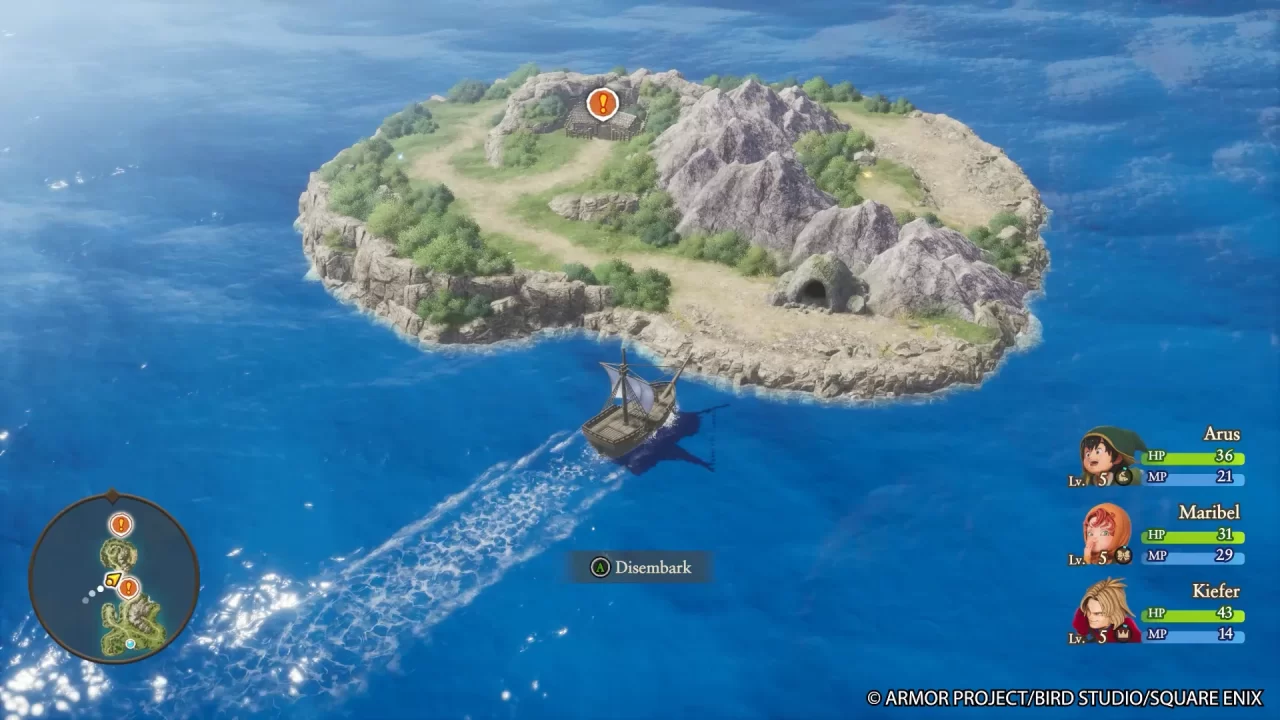Select the lower exclamation quest marker on minimap

[x=128, y=588]
